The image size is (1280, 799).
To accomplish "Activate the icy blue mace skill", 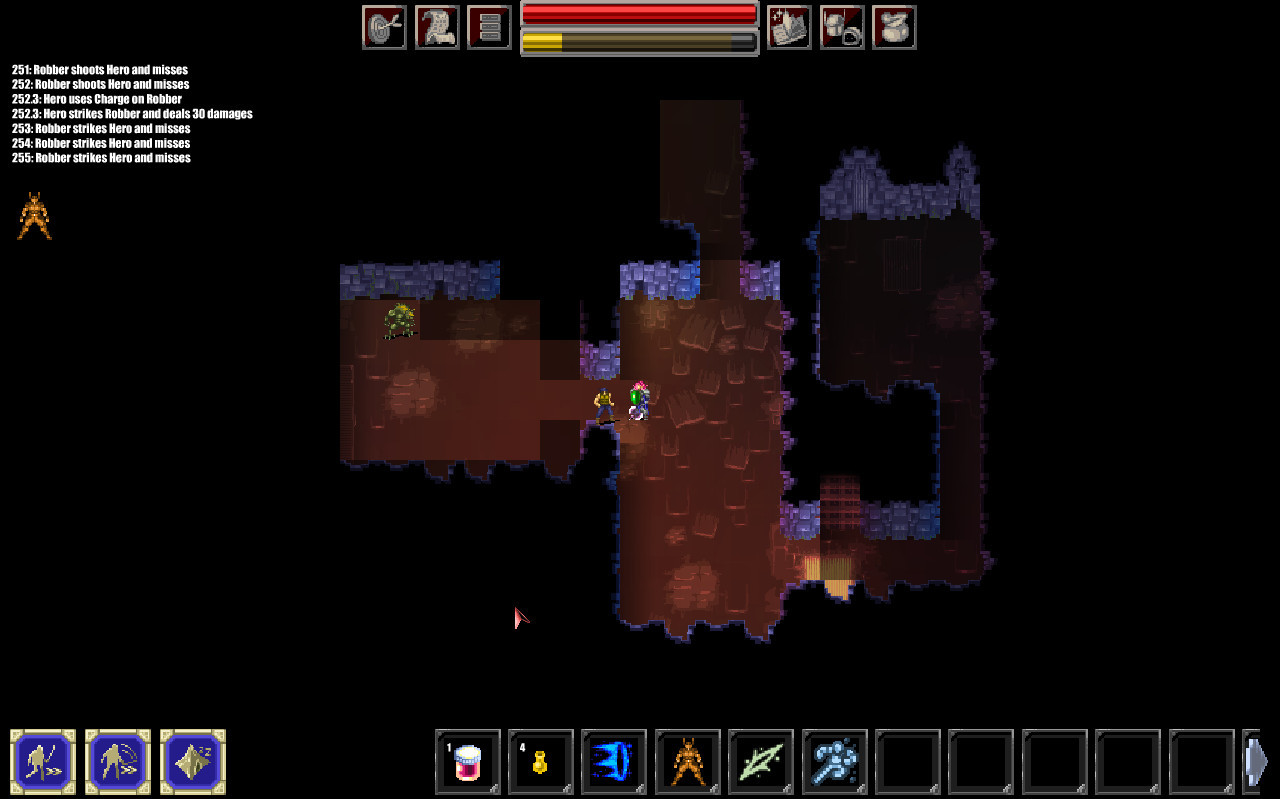I will click(x=835, y=762).
